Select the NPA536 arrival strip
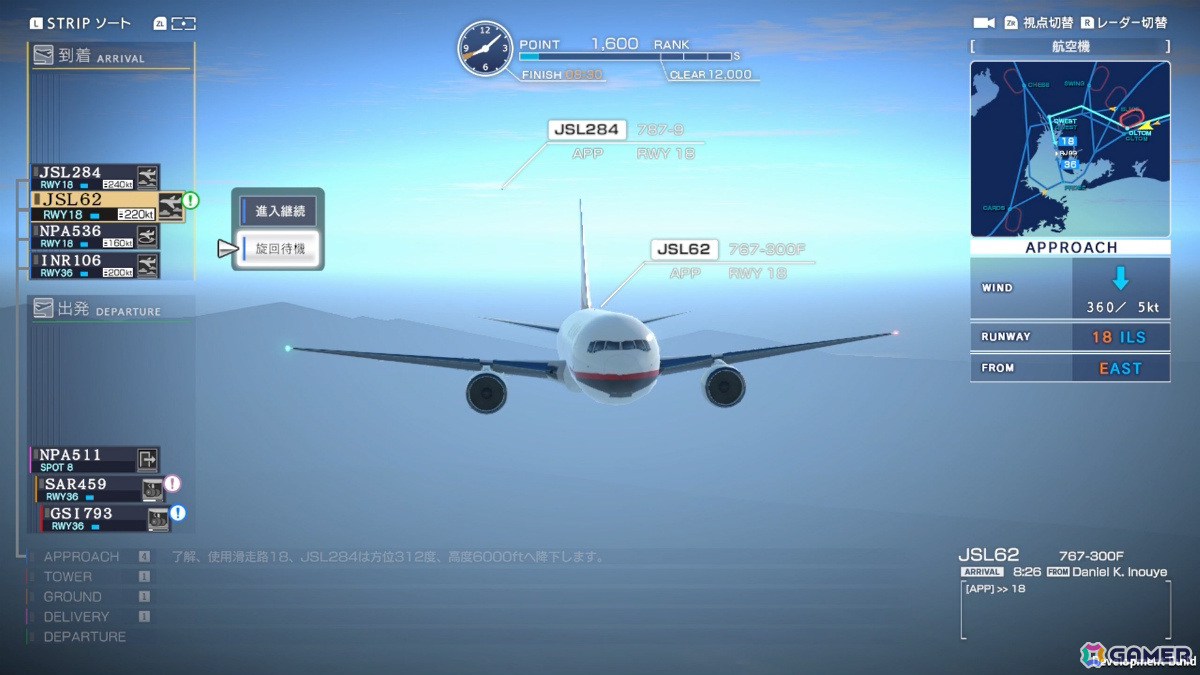The image size is (1200, 675). (94, 236)
